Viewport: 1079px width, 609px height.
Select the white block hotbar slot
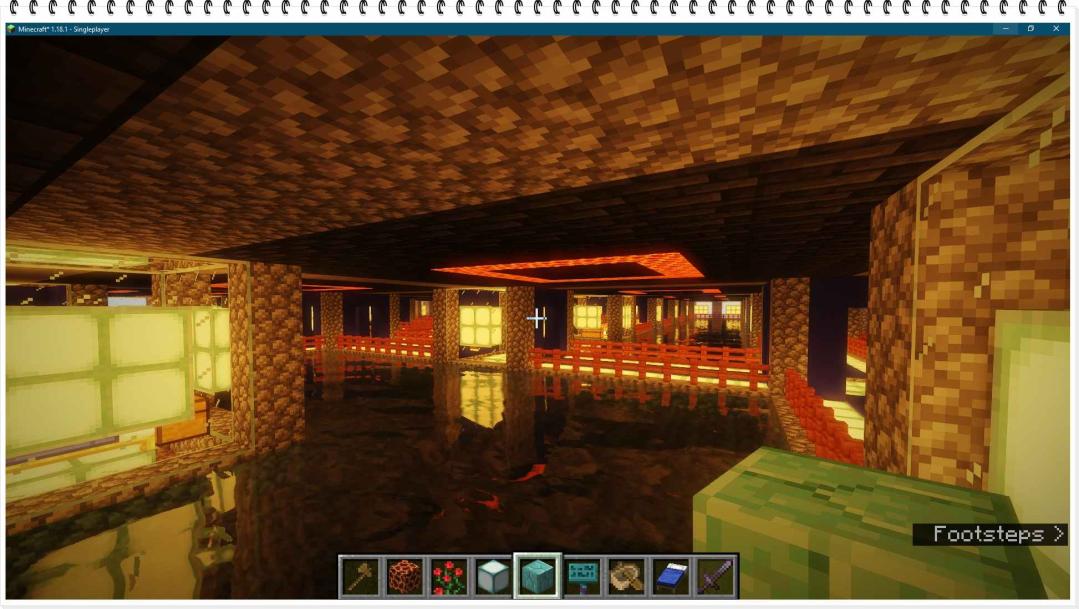pyautogui.click(x=493, y=577)
